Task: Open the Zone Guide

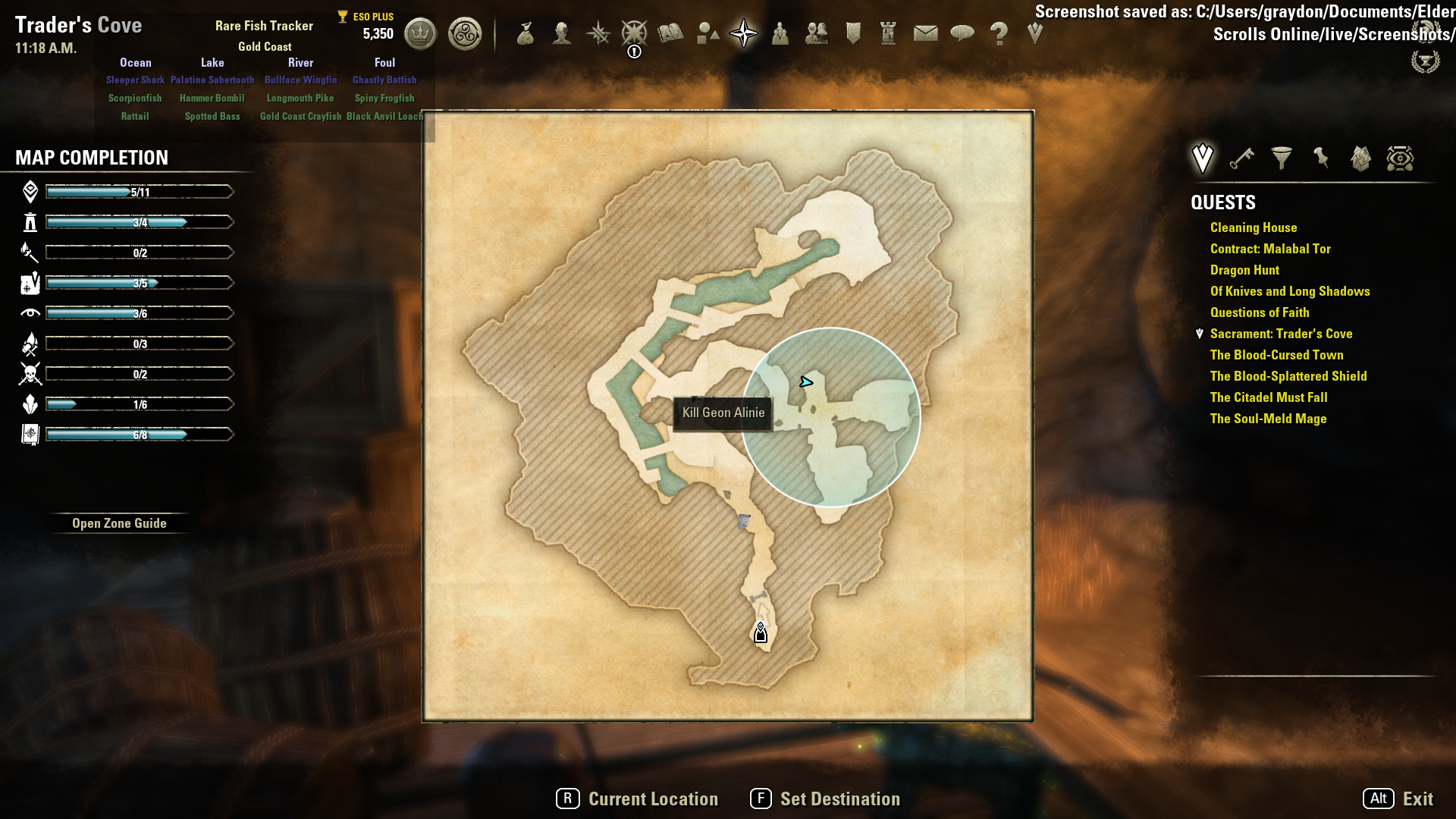Action: 119,523
